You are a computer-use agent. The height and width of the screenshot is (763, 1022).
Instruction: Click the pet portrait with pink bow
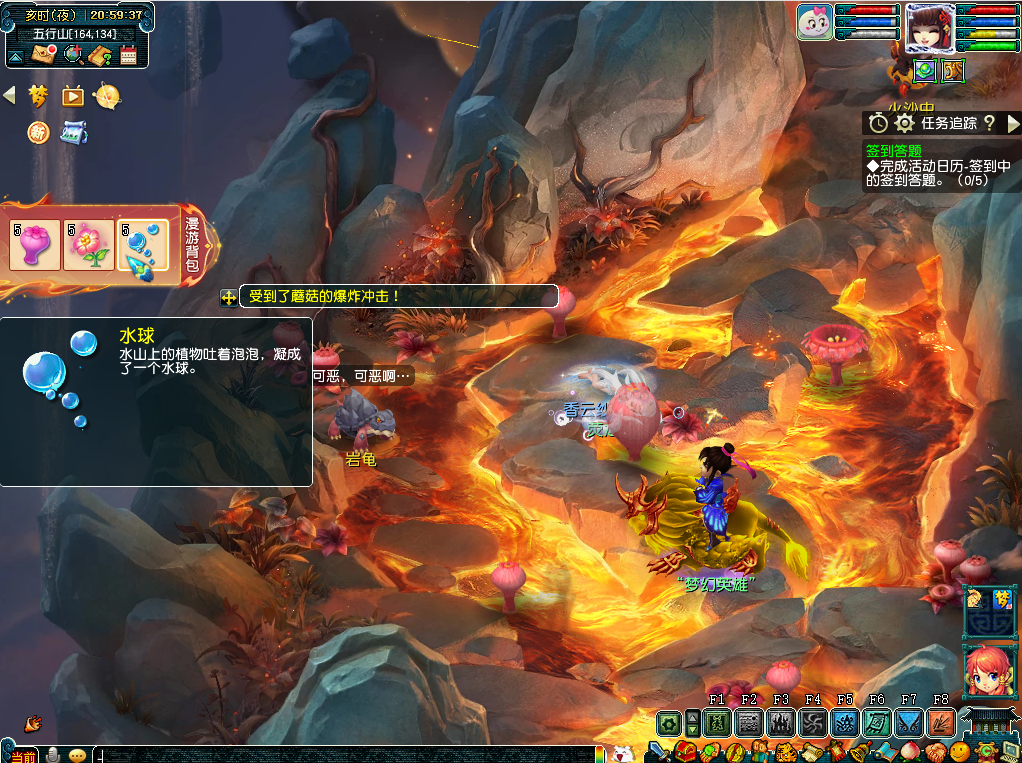point(815,22)
